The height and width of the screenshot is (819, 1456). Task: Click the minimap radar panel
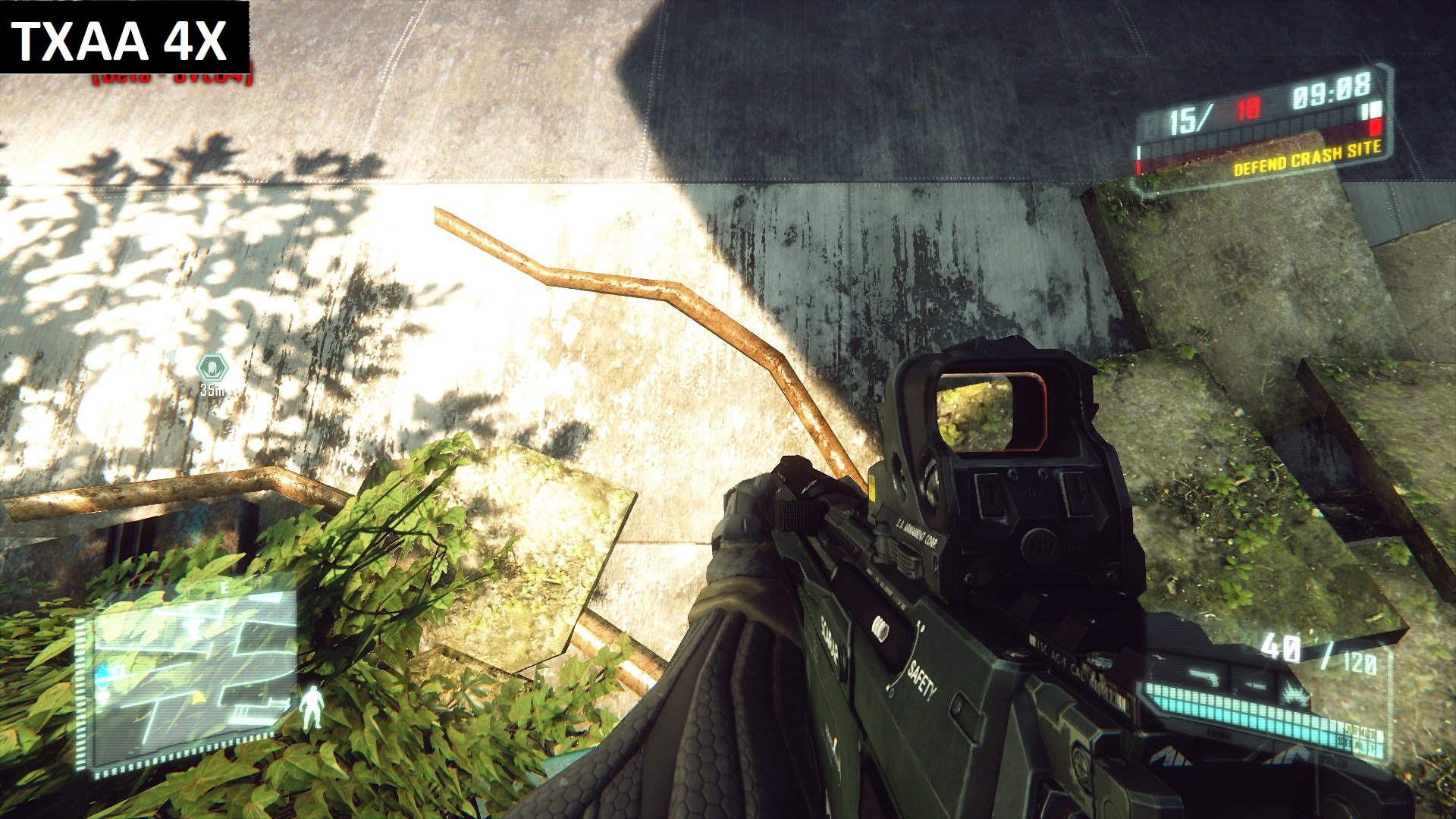(190, 675)
